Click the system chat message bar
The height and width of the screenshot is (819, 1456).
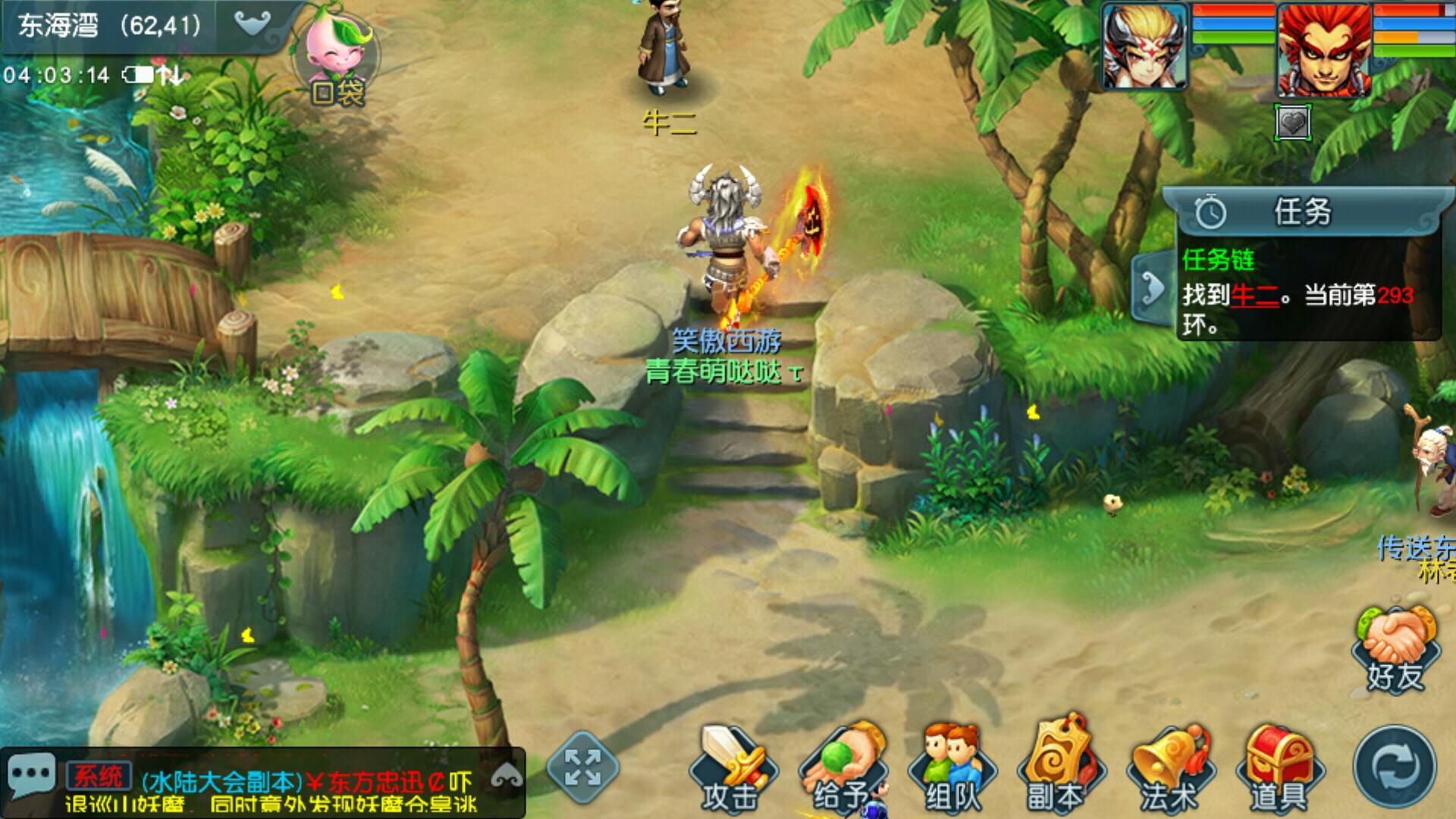click(x=303, y=790)
